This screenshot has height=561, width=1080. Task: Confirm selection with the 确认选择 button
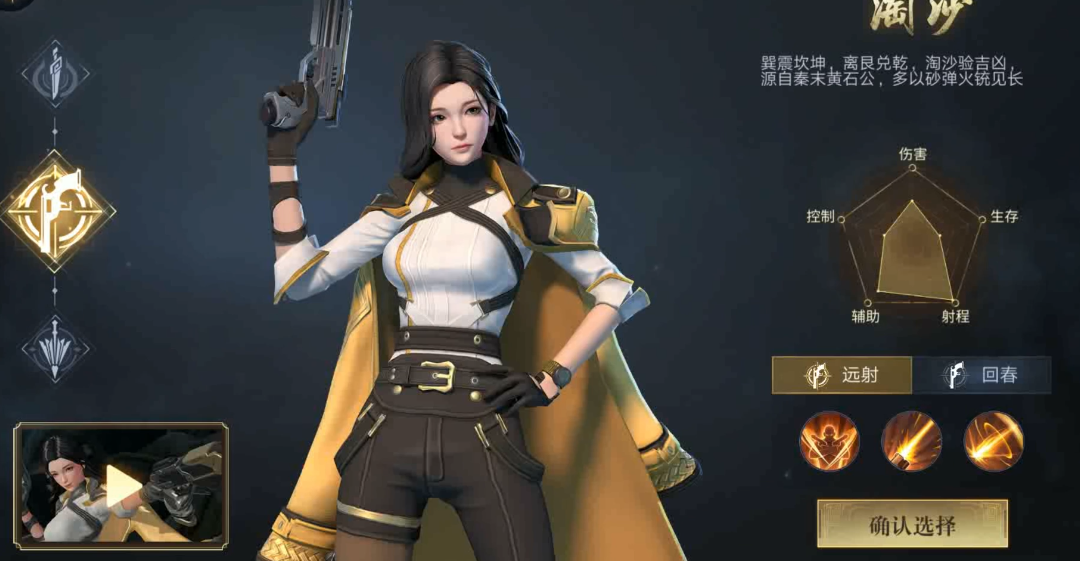[912, 524]
